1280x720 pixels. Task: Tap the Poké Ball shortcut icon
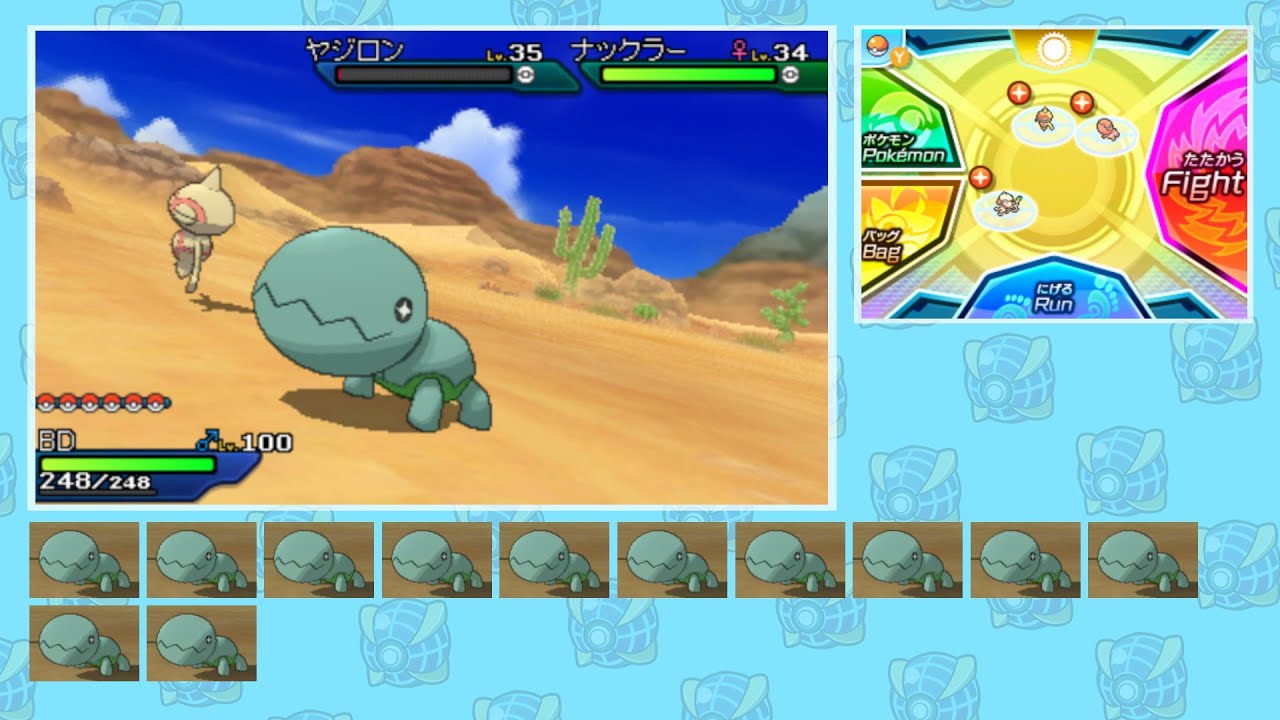pyautogui.click(x=875, y=47)
